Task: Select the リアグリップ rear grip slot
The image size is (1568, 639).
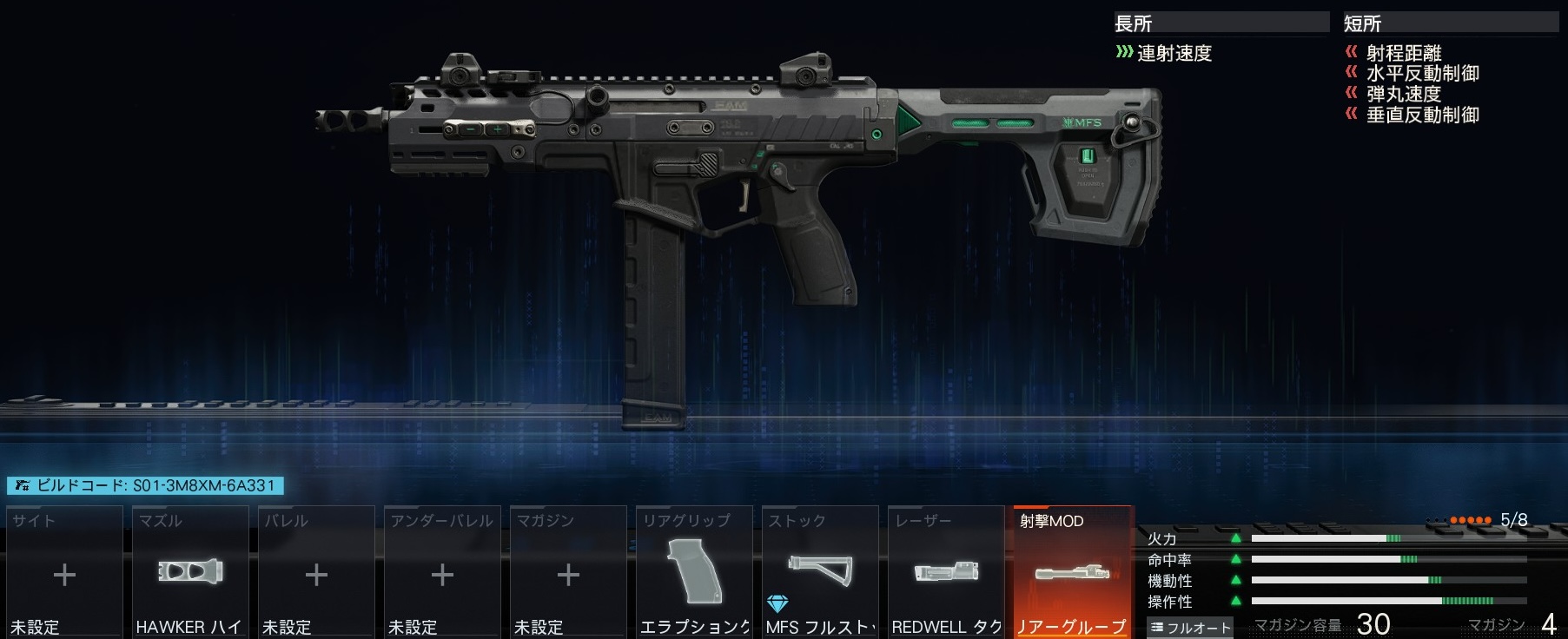Action: [694, 573]
